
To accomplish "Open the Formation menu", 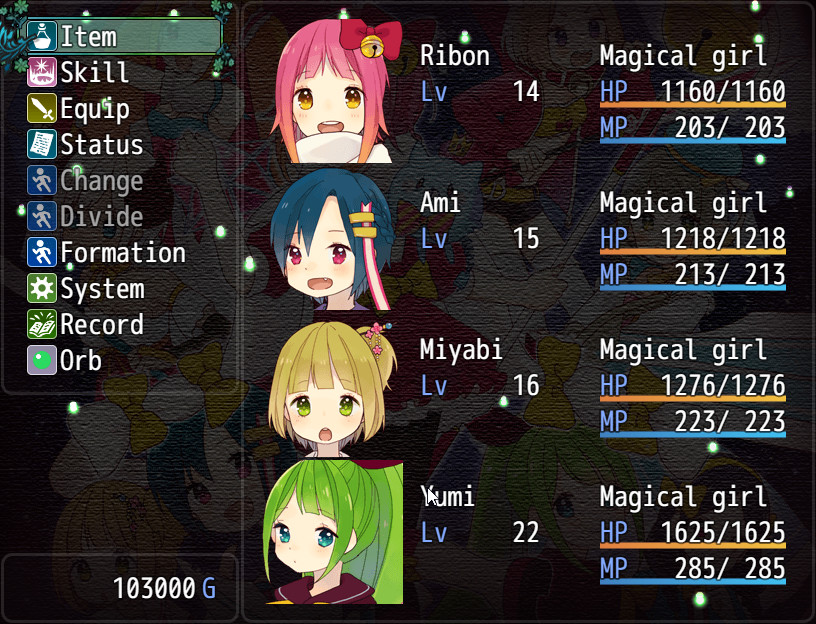I will [x=122, y=253].
